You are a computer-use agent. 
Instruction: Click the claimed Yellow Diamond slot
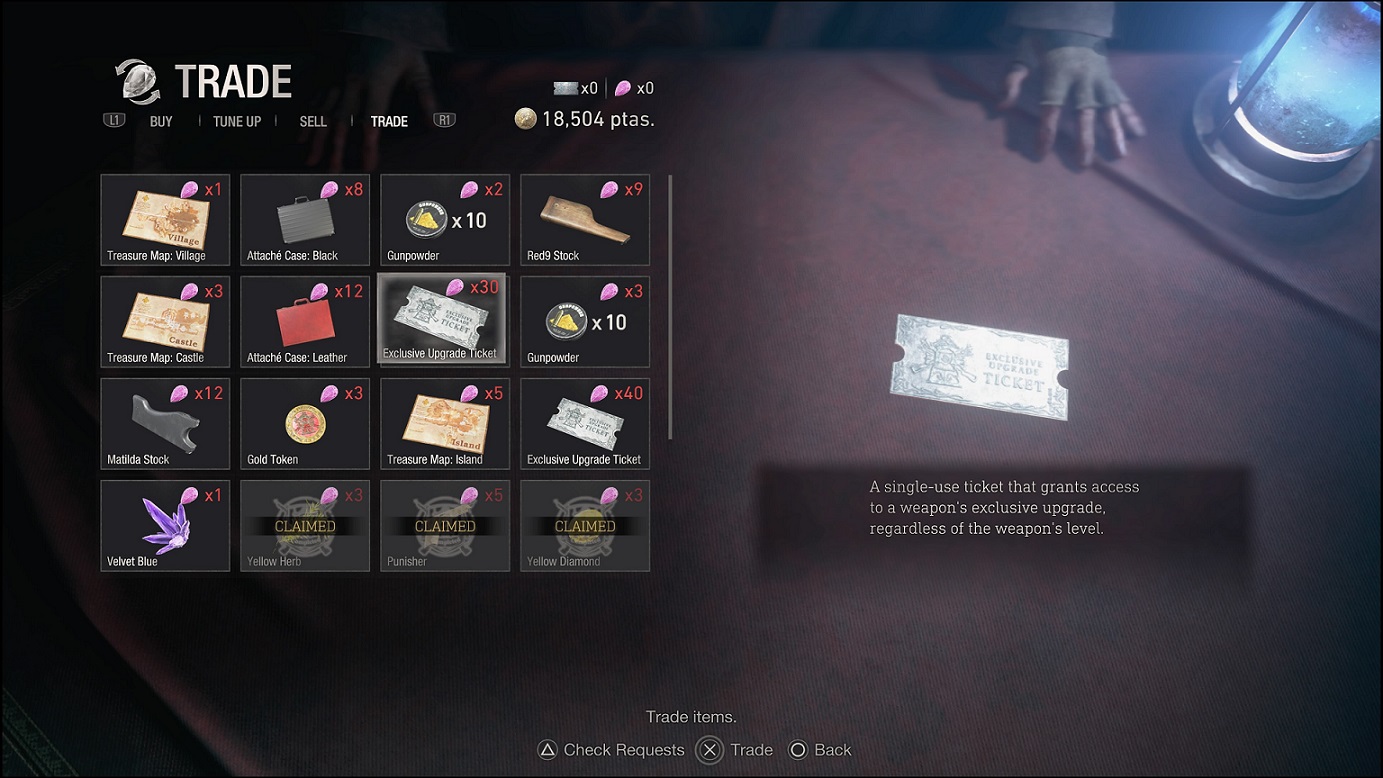[x=584, y=525]
